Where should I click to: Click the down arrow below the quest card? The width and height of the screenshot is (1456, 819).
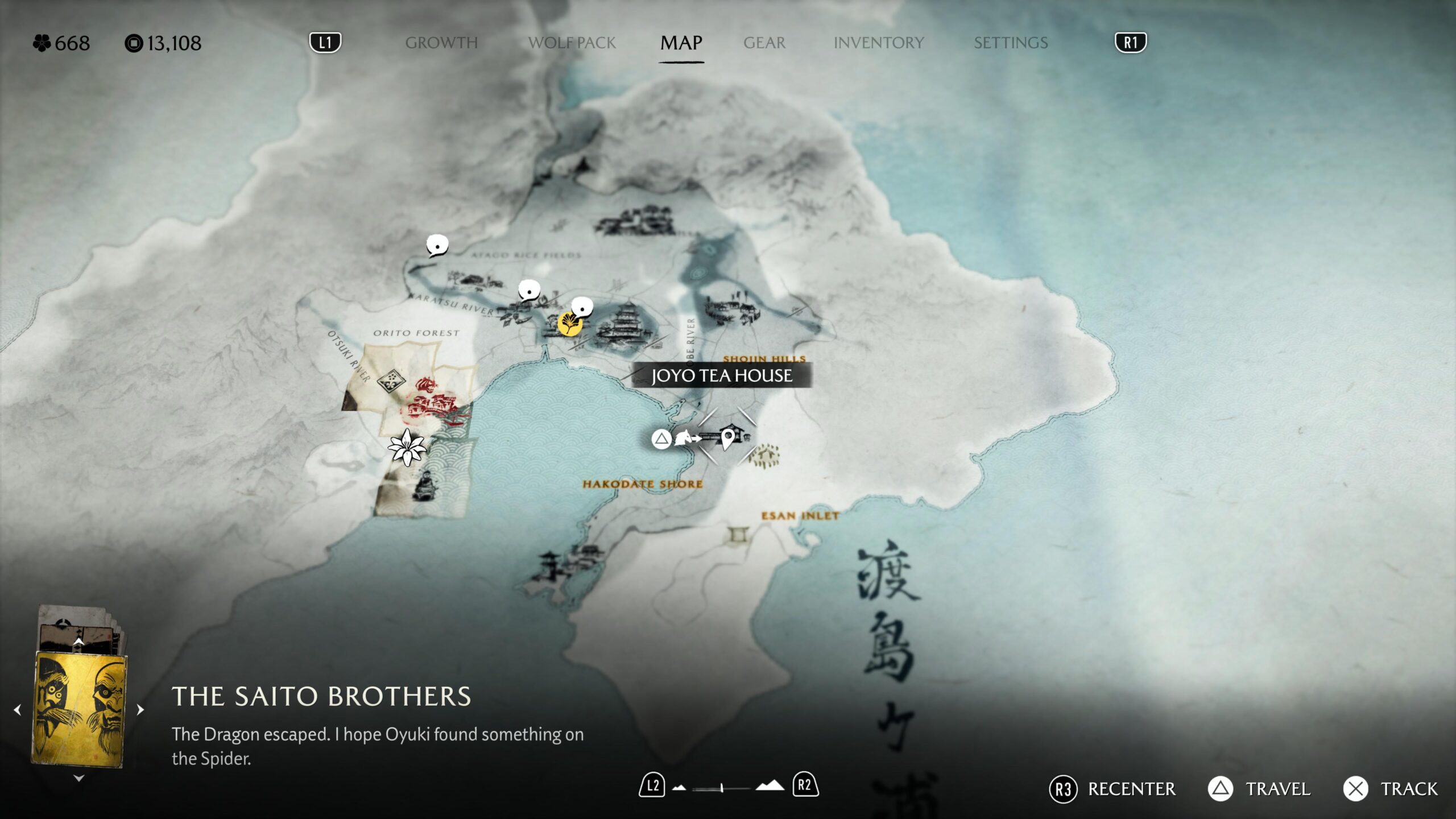click(79, 778)
